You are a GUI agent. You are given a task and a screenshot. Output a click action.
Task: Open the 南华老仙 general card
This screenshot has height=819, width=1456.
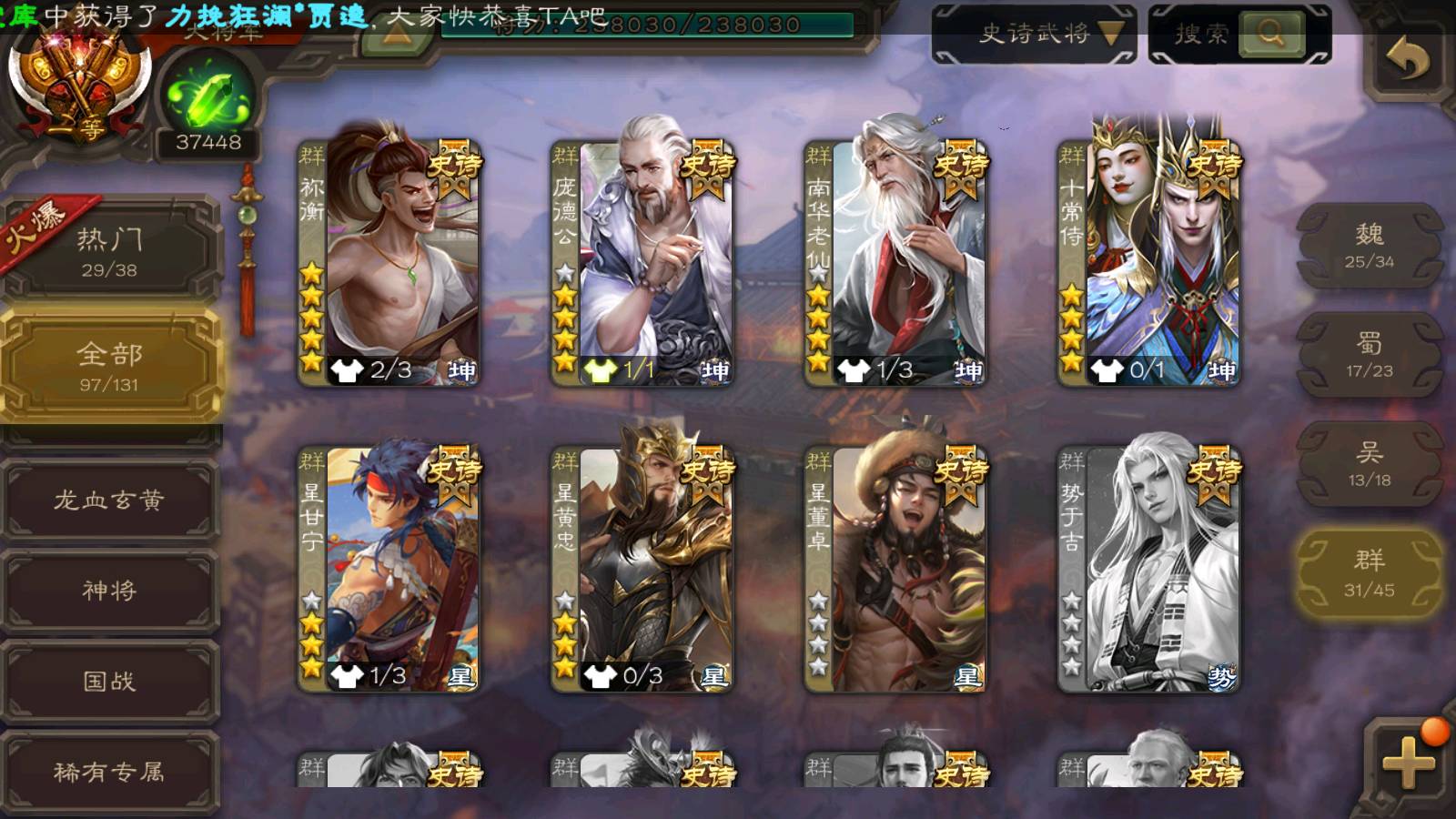(895, 262)
